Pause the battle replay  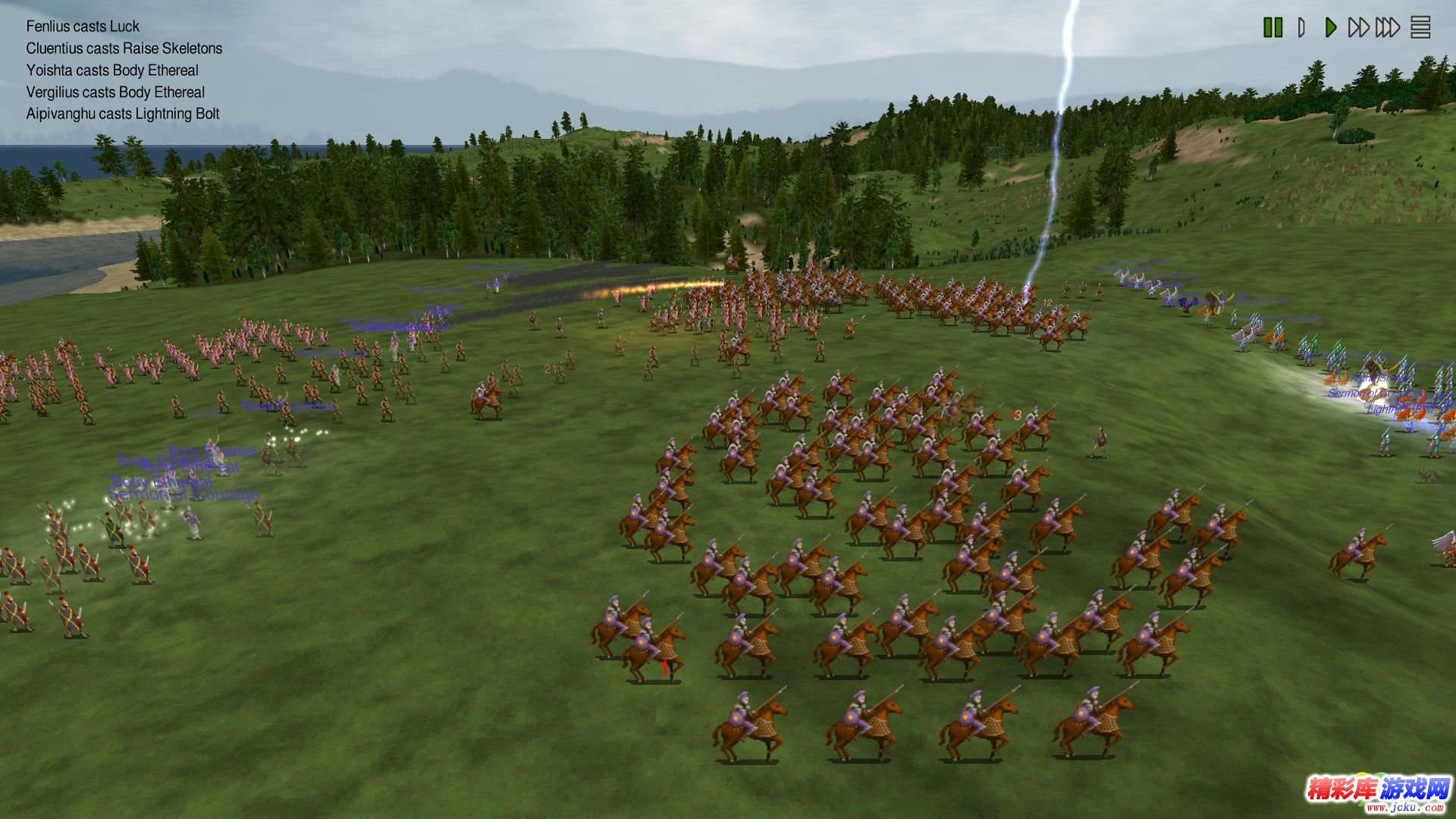point(1272,28)
